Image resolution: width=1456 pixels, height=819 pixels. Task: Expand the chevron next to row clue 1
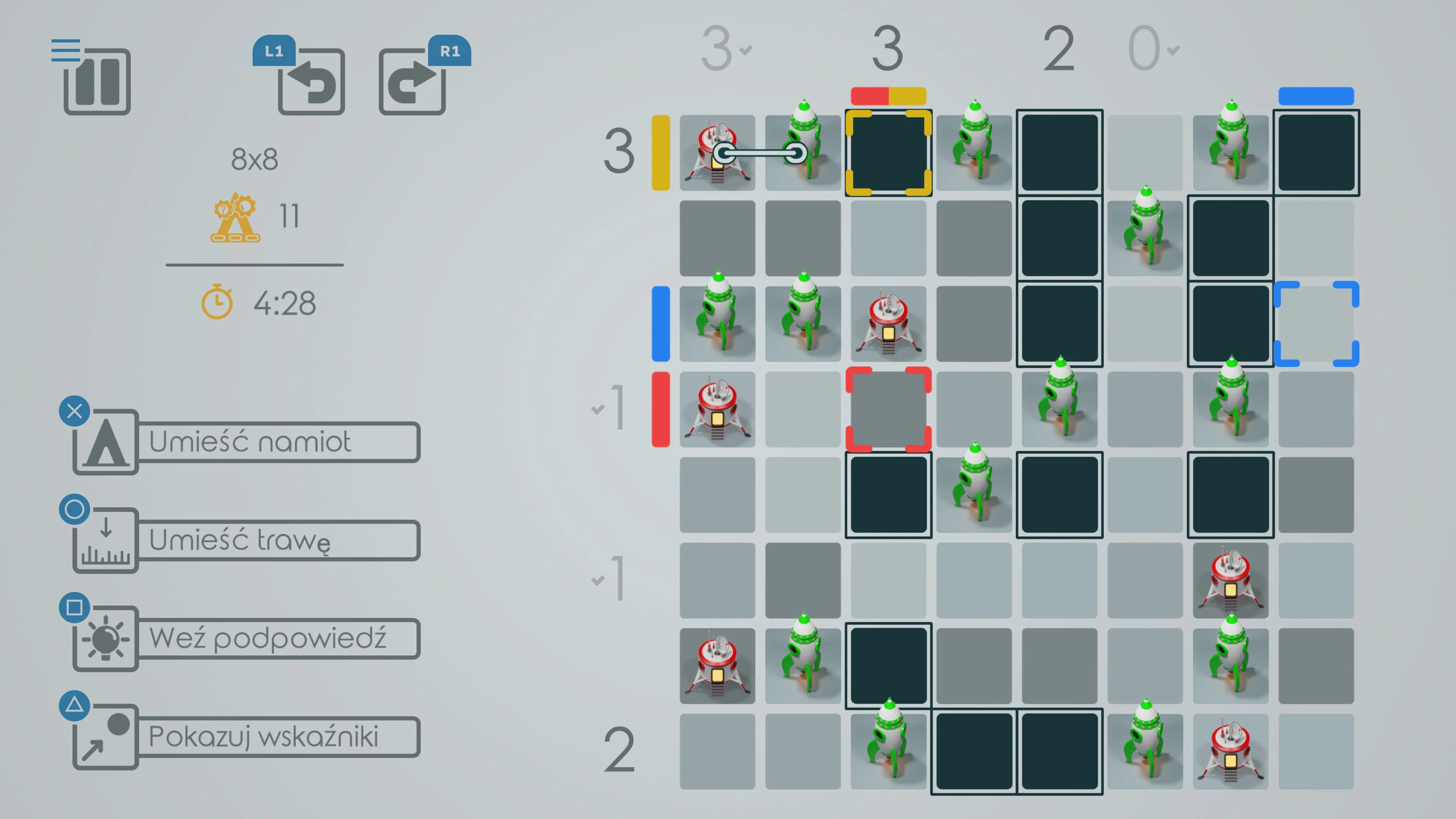[x=598, y=410]
